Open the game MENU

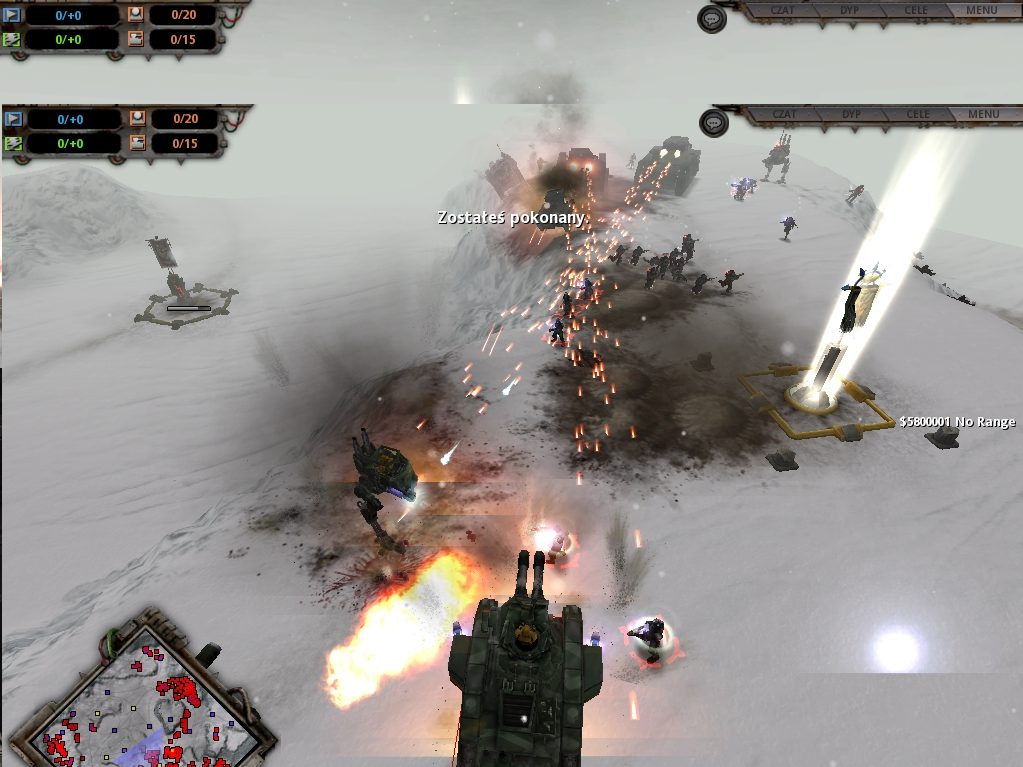pyautogui.click(x=983, y=114)
